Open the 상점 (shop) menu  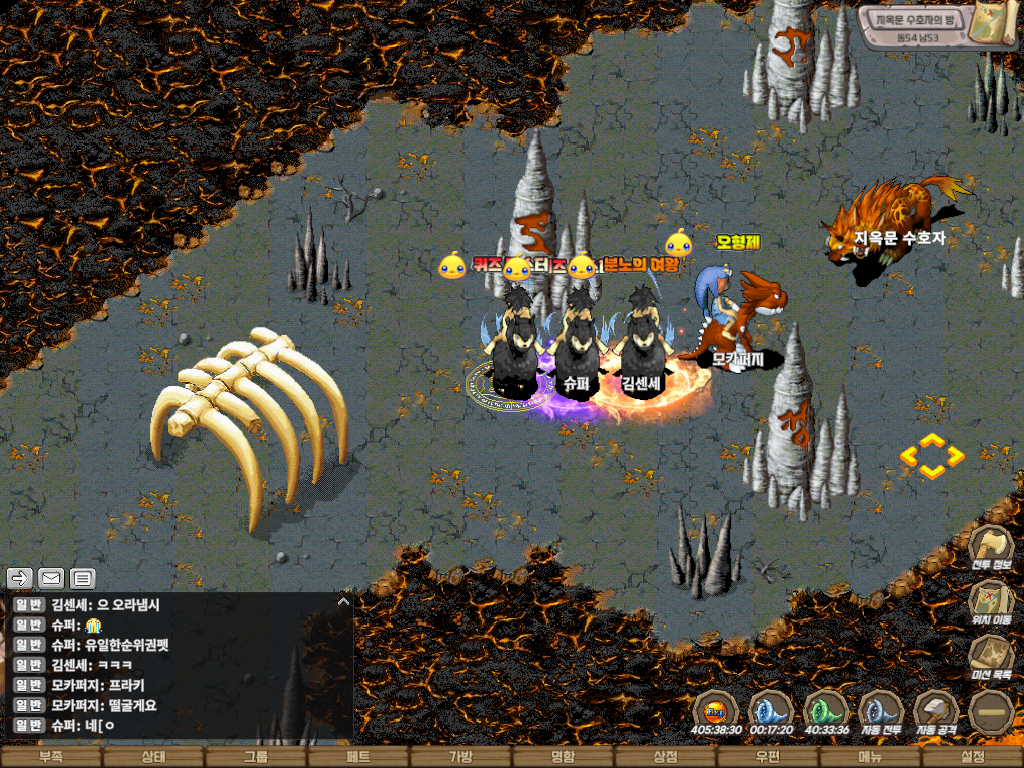click(x=665, y=757)
